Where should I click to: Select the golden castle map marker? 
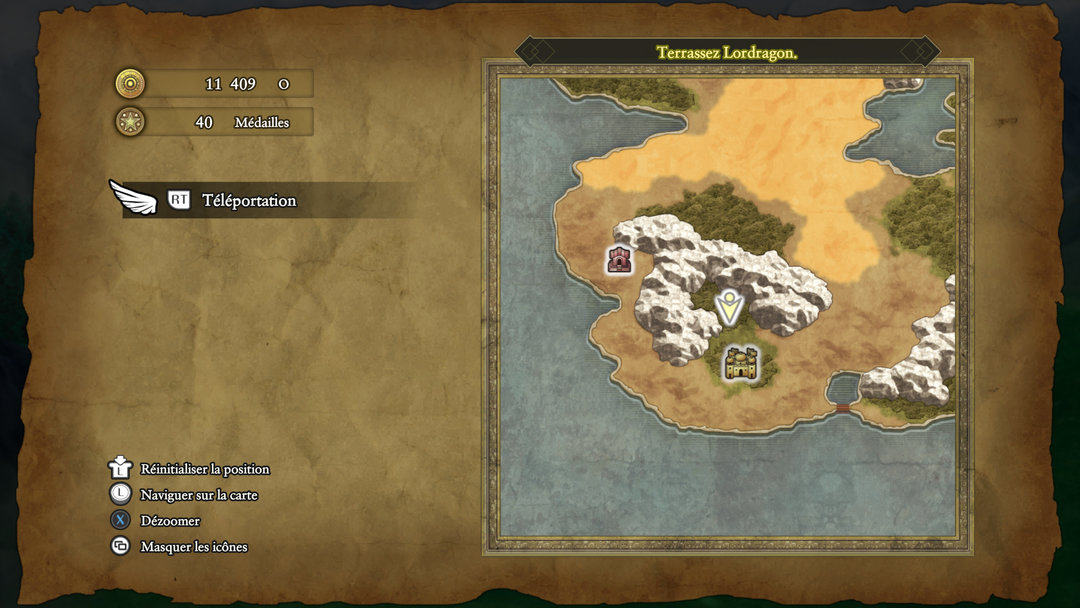(740, 363)
